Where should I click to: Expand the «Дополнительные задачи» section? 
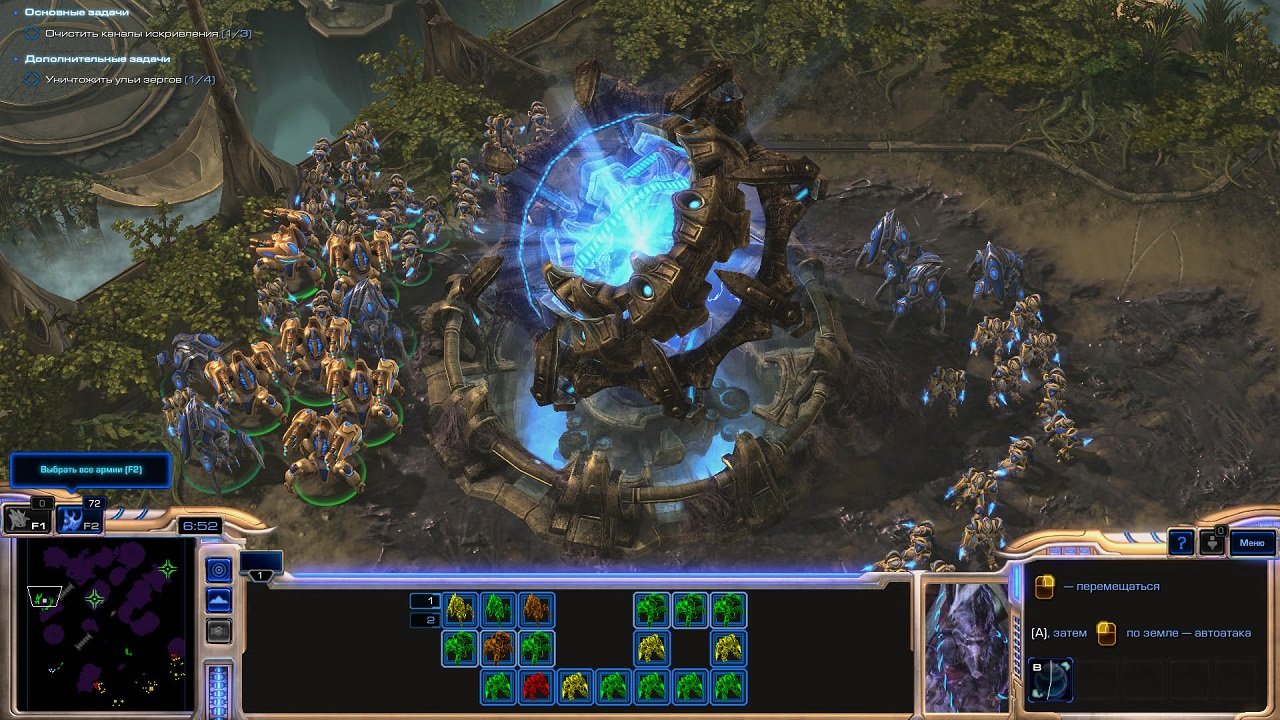click(x=14, y=58)
